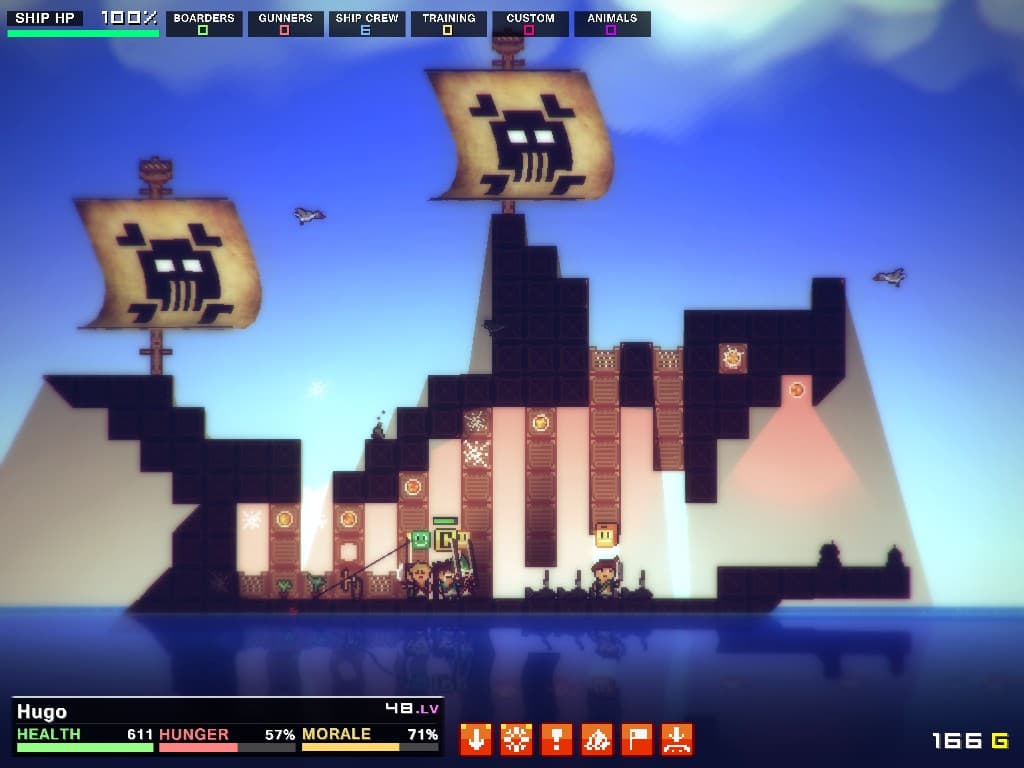Screen dimensions: 1024x768
Task: Select the triangular sail command icon
Action: [x=597, y=739]
